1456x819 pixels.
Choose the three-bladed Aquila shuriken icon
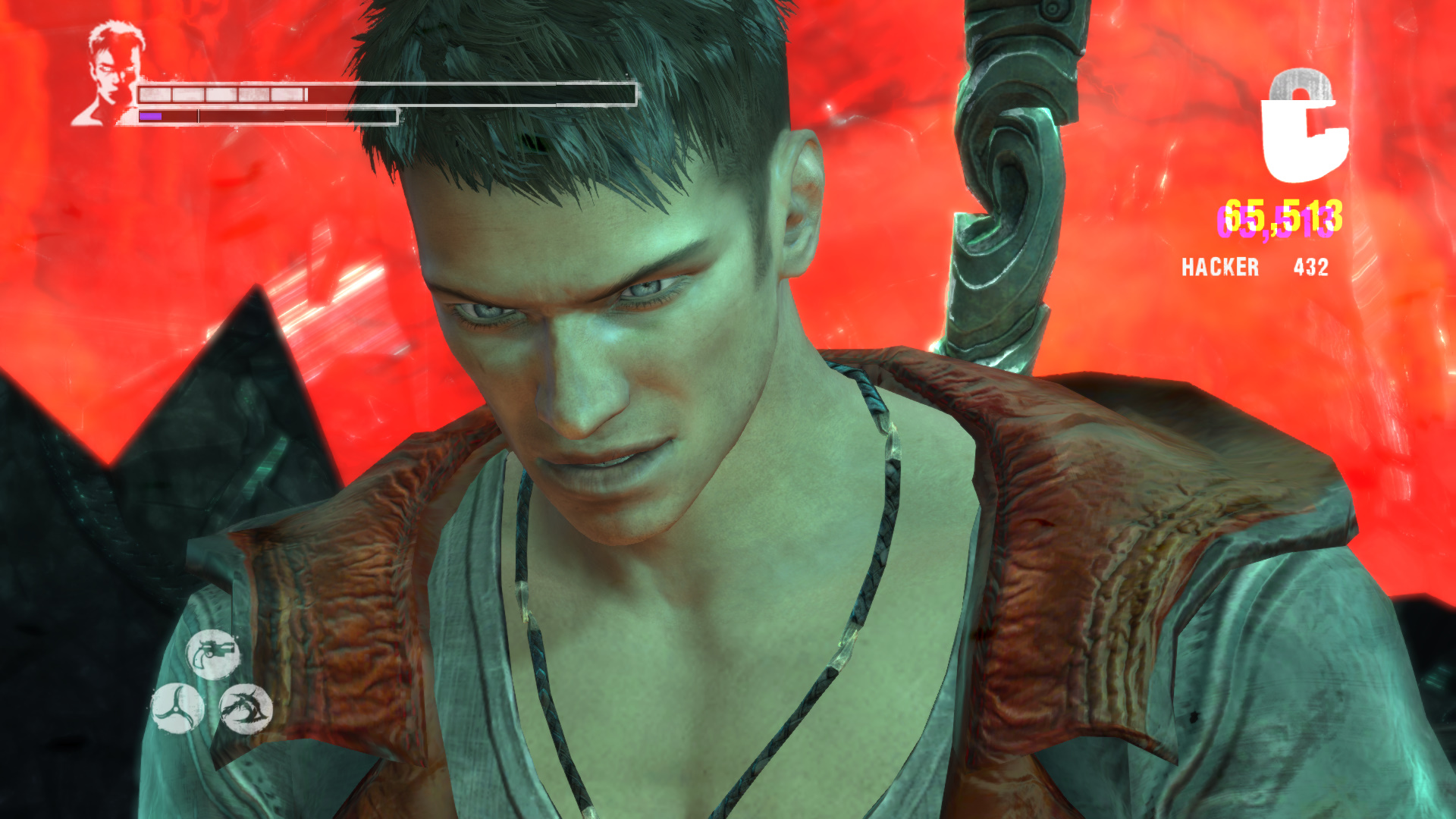coord(177,708)
